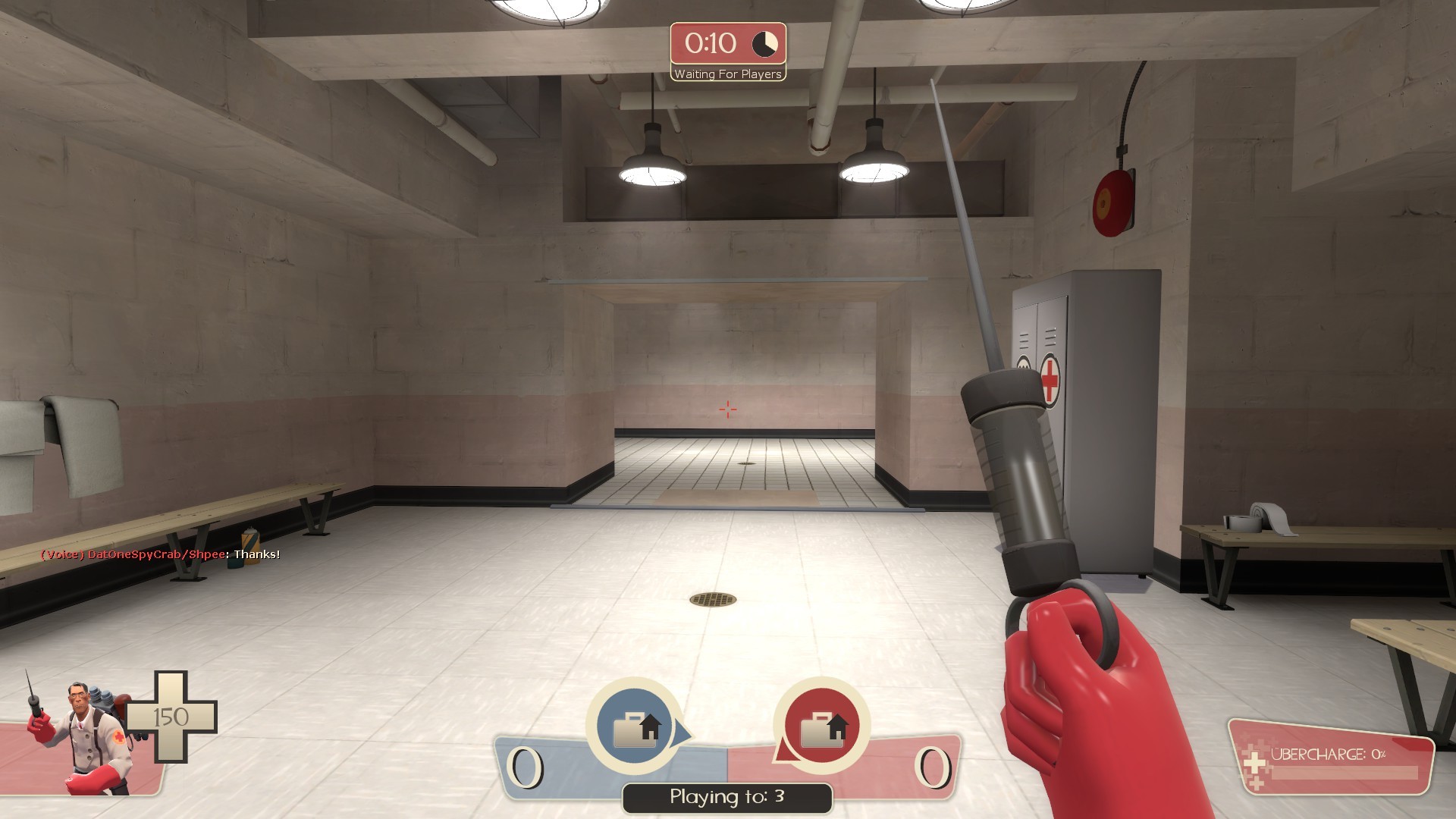Toggle the RED score counter showing 0
Image resolution: width=1456 pixels, height=819 pixels.
click(x=933, y=766)
